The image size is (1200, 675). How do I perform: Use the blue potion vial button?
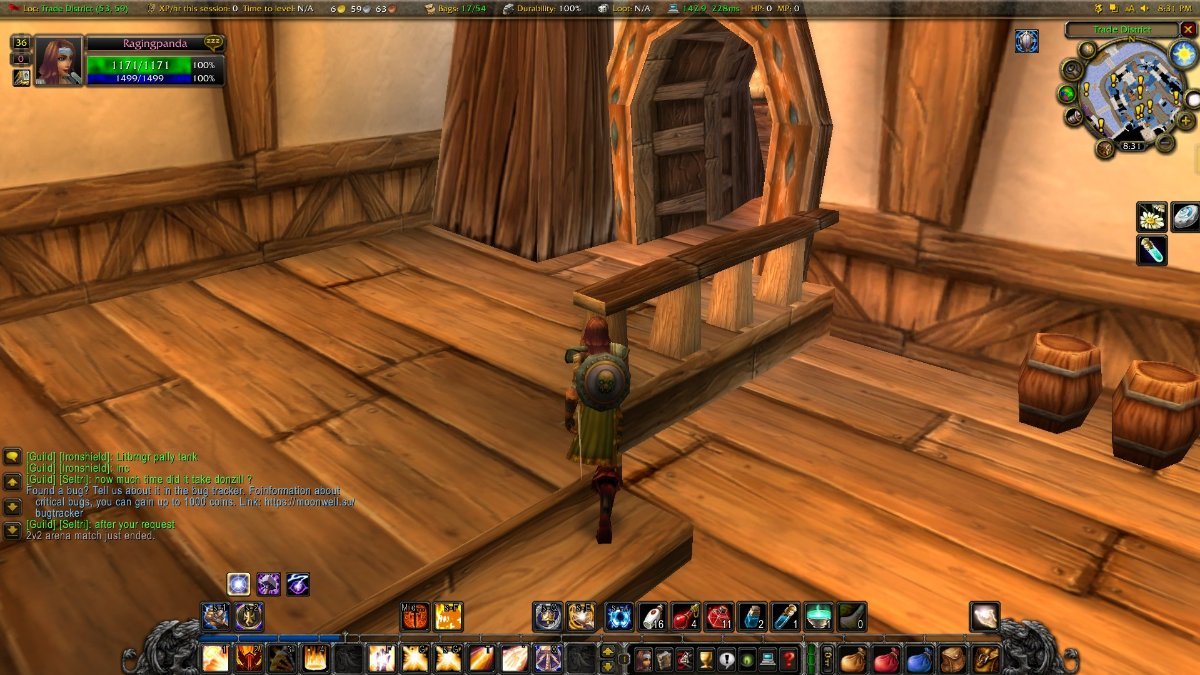[x=1152, y=250]
